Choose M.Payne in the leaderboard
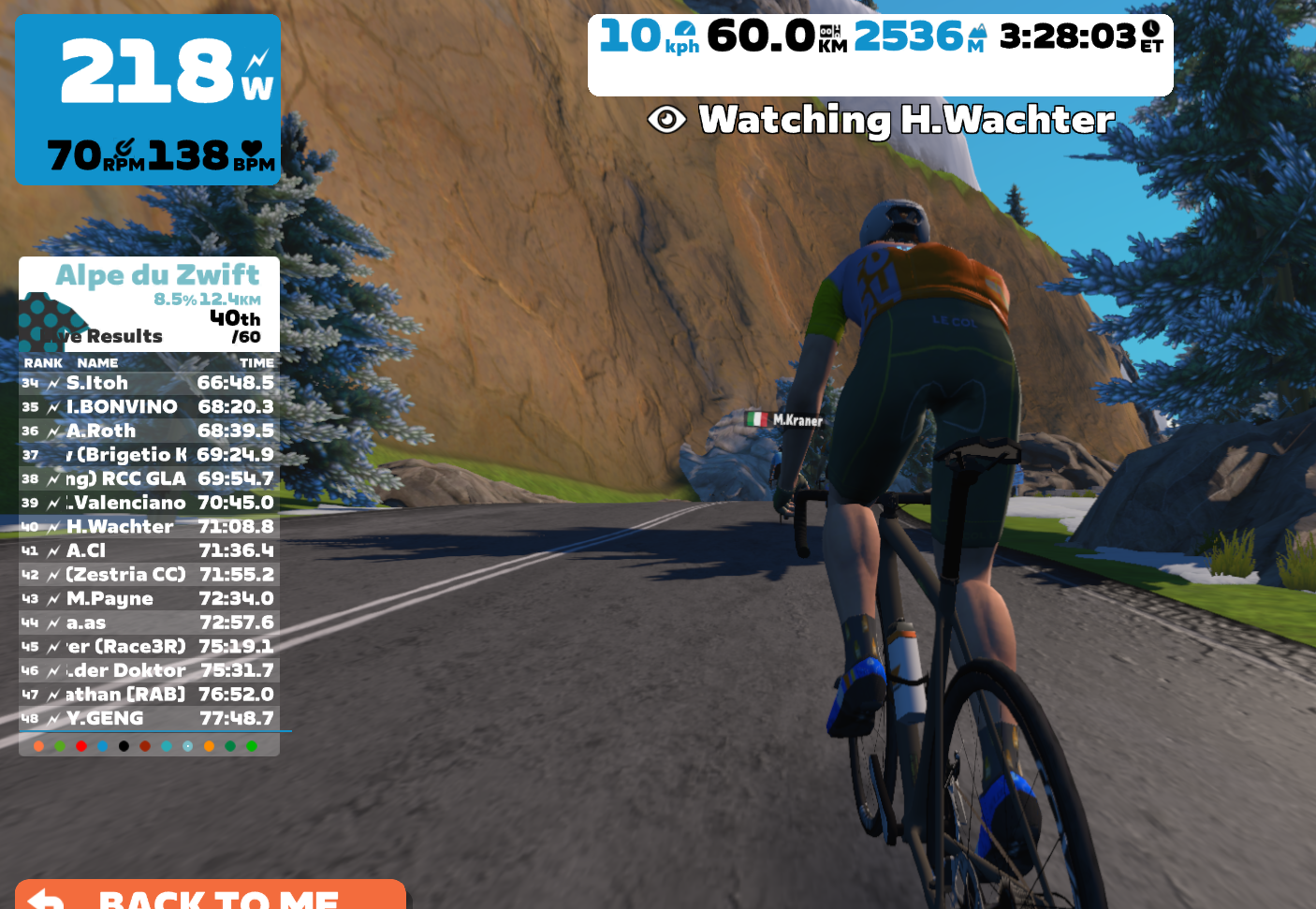The height and width of the screenshot is (909, 1316). (x=149, y=599)
